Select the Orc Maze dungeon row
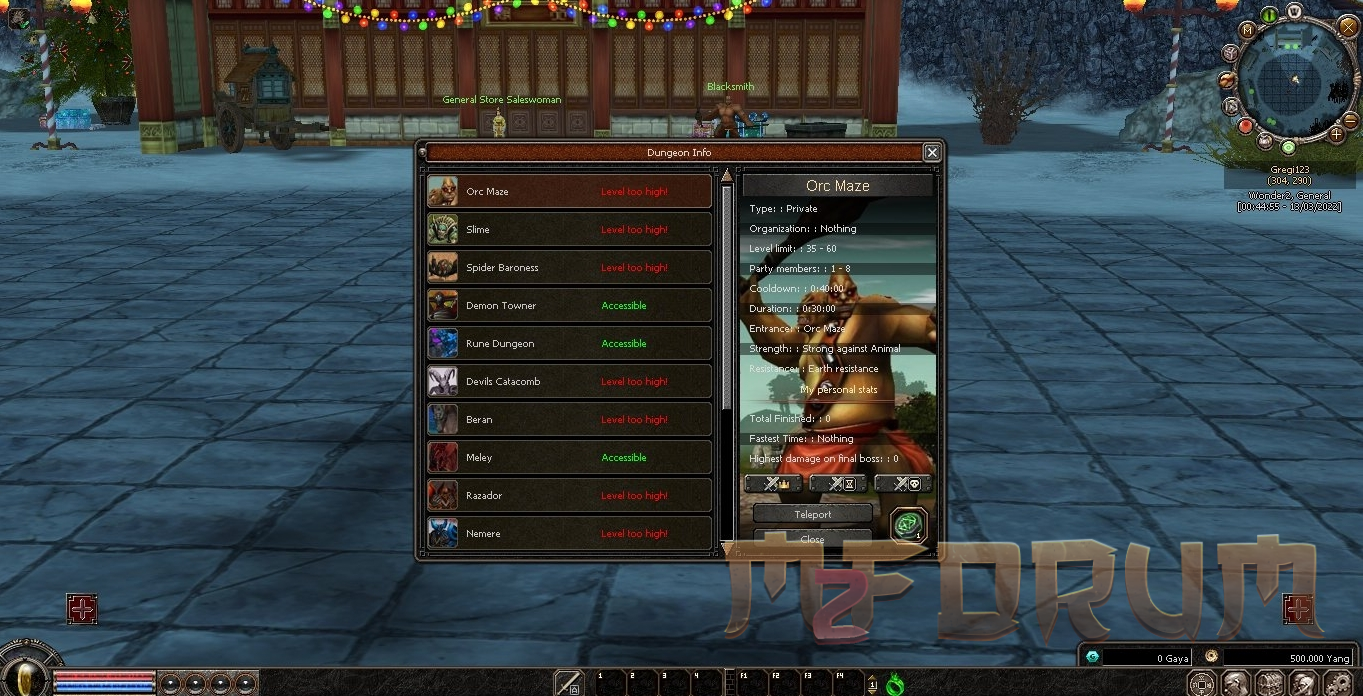Viewport: 1363px width, 696px height. (569, 192)
